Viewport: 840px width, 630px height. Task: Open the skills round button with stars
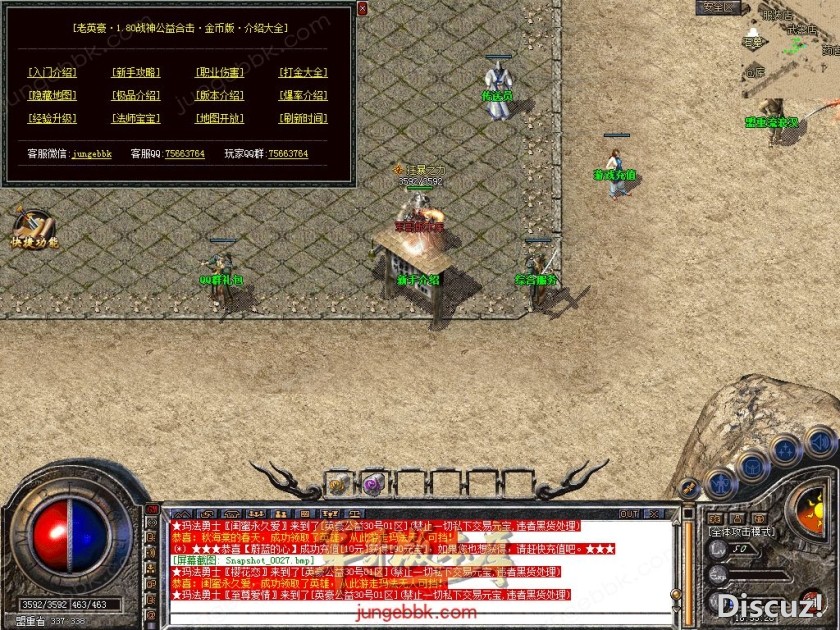[788, 449]
